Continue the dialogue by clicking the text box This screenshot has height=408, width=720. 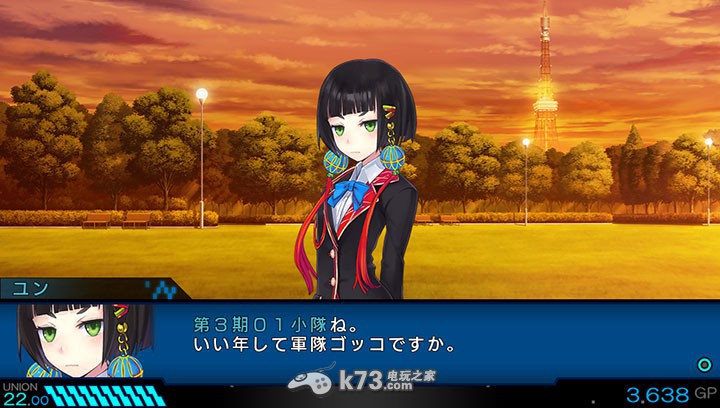tap(420, 338)
